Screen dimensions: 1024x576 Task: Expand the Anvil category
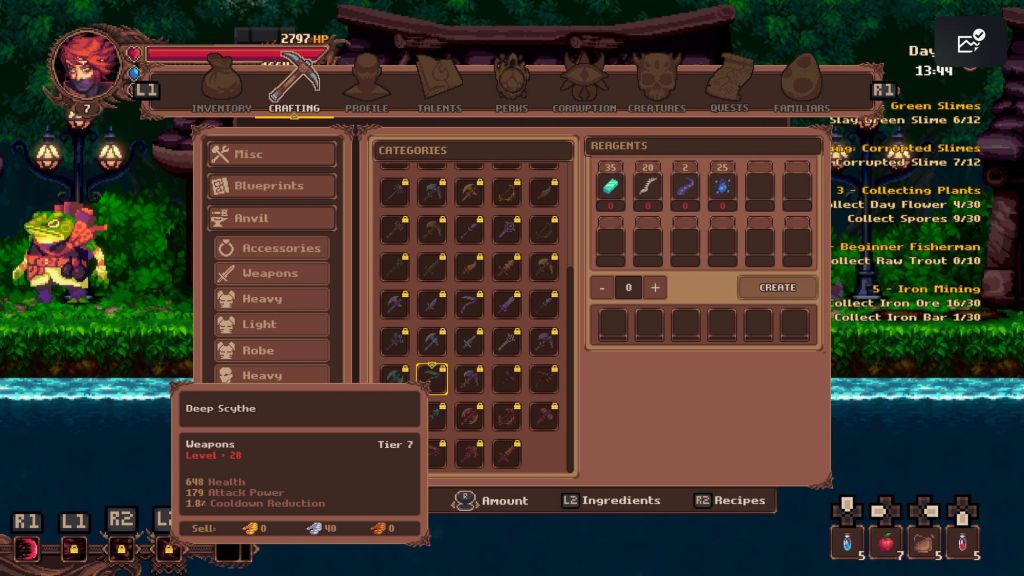point(271,218)
